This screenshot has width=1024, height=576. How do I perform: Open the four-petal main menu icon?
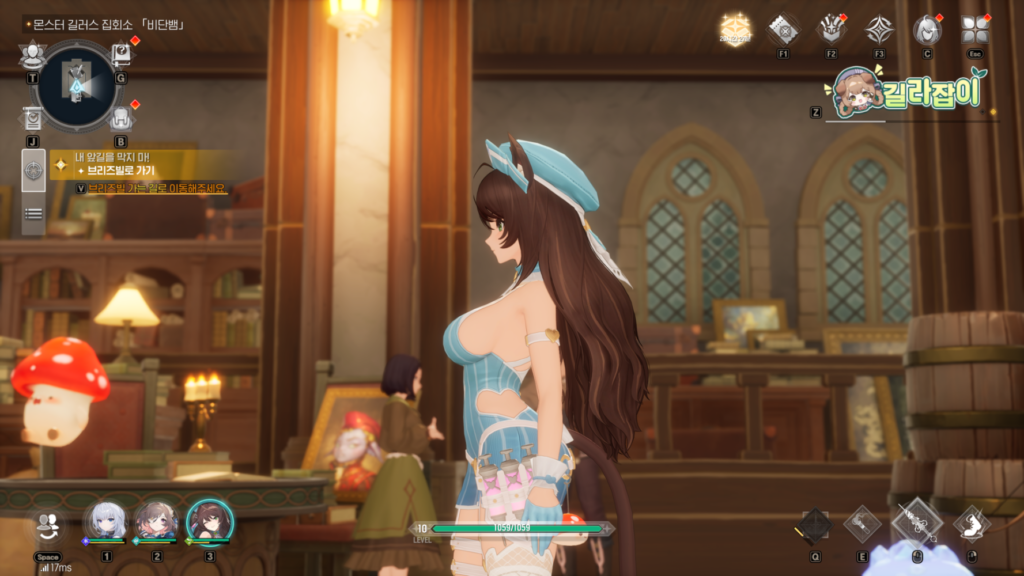(974, 29)
